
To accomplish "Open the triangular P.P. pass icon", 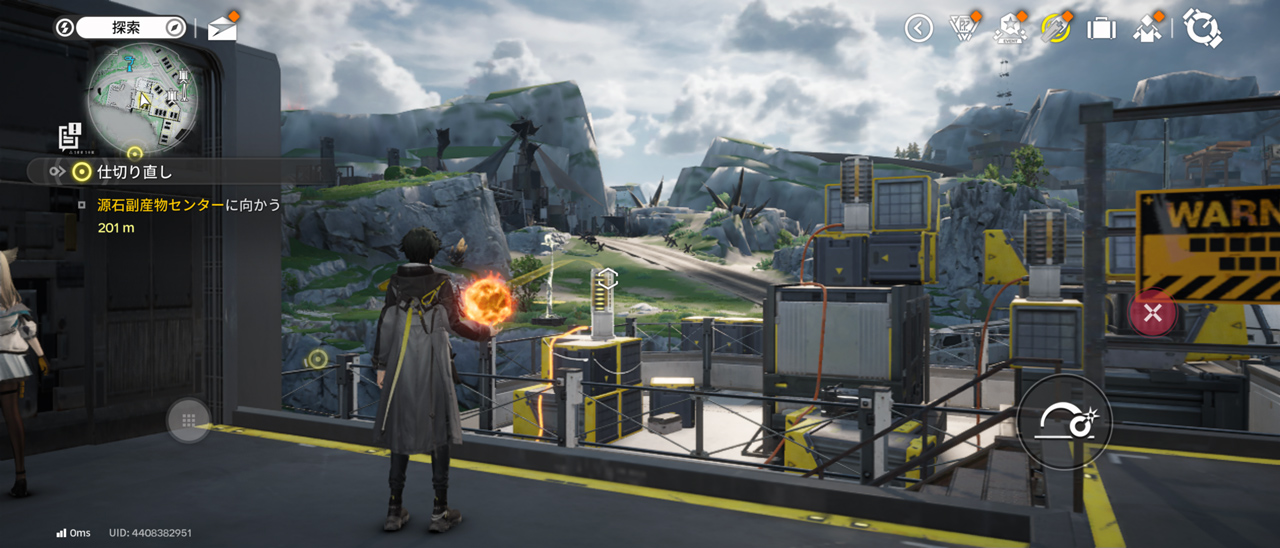I will click(x=963, y=28).
